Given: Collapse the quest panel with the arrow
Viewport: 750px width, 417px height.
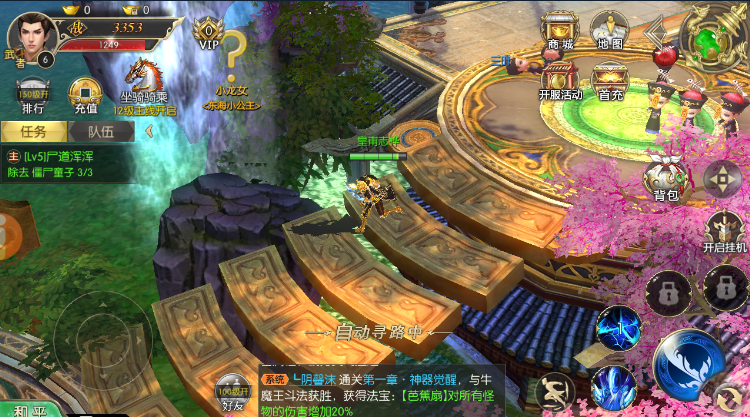Looking at the screenshot, I should tap(149, 130).
